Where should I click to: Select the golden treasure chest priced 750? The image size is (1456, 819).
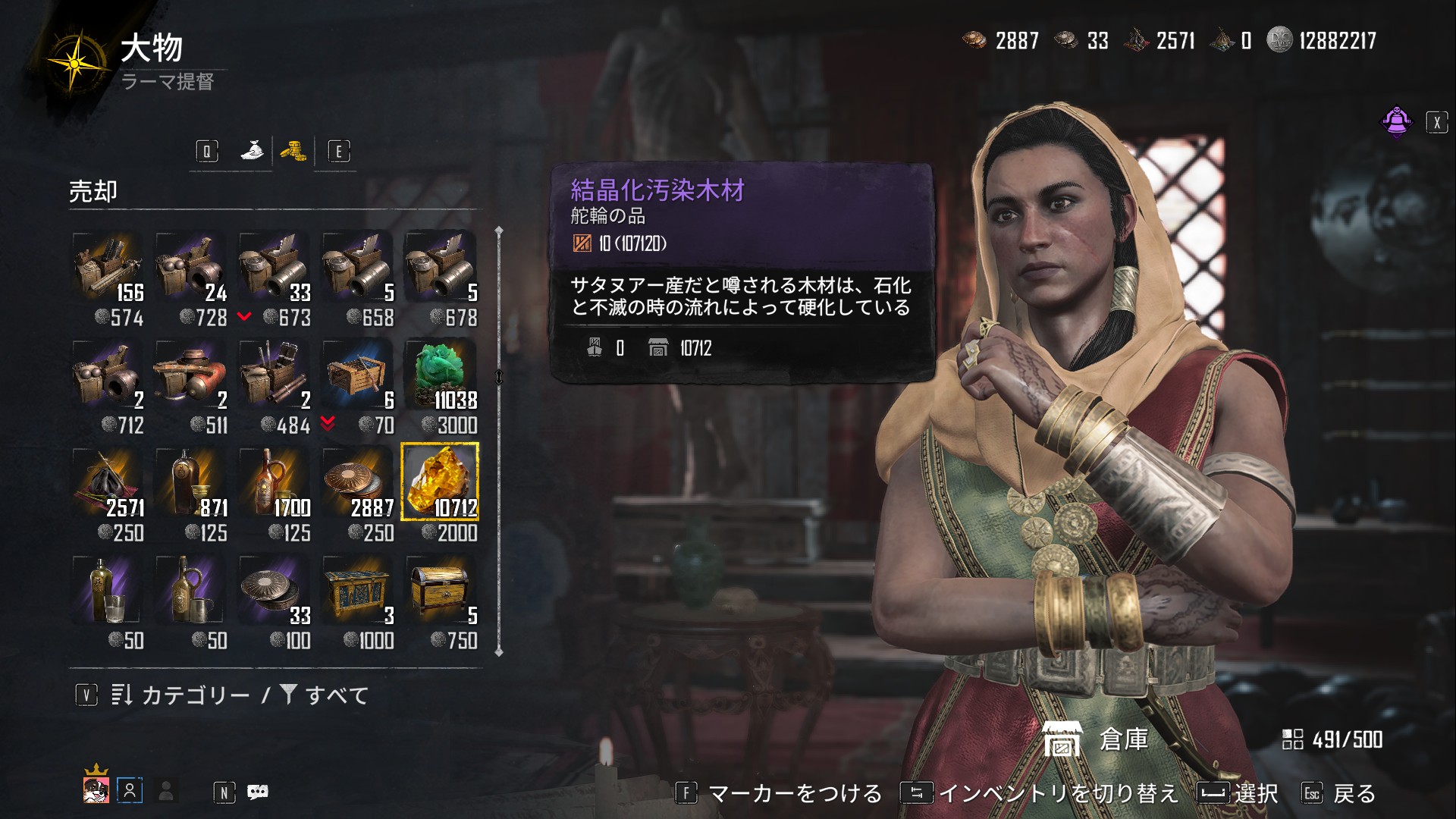coord(440,591)
